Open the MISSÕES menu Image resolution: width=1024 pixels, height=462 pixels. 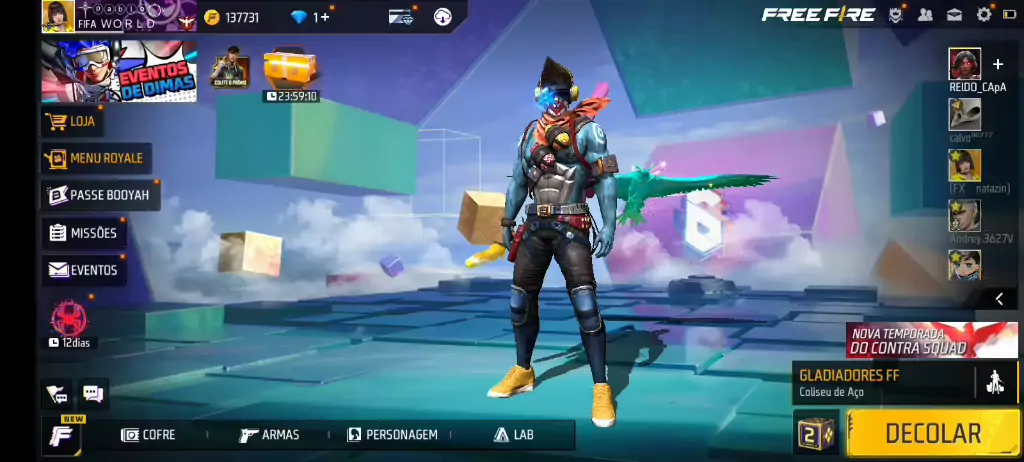pyautogui.click(x=84, y=233)
